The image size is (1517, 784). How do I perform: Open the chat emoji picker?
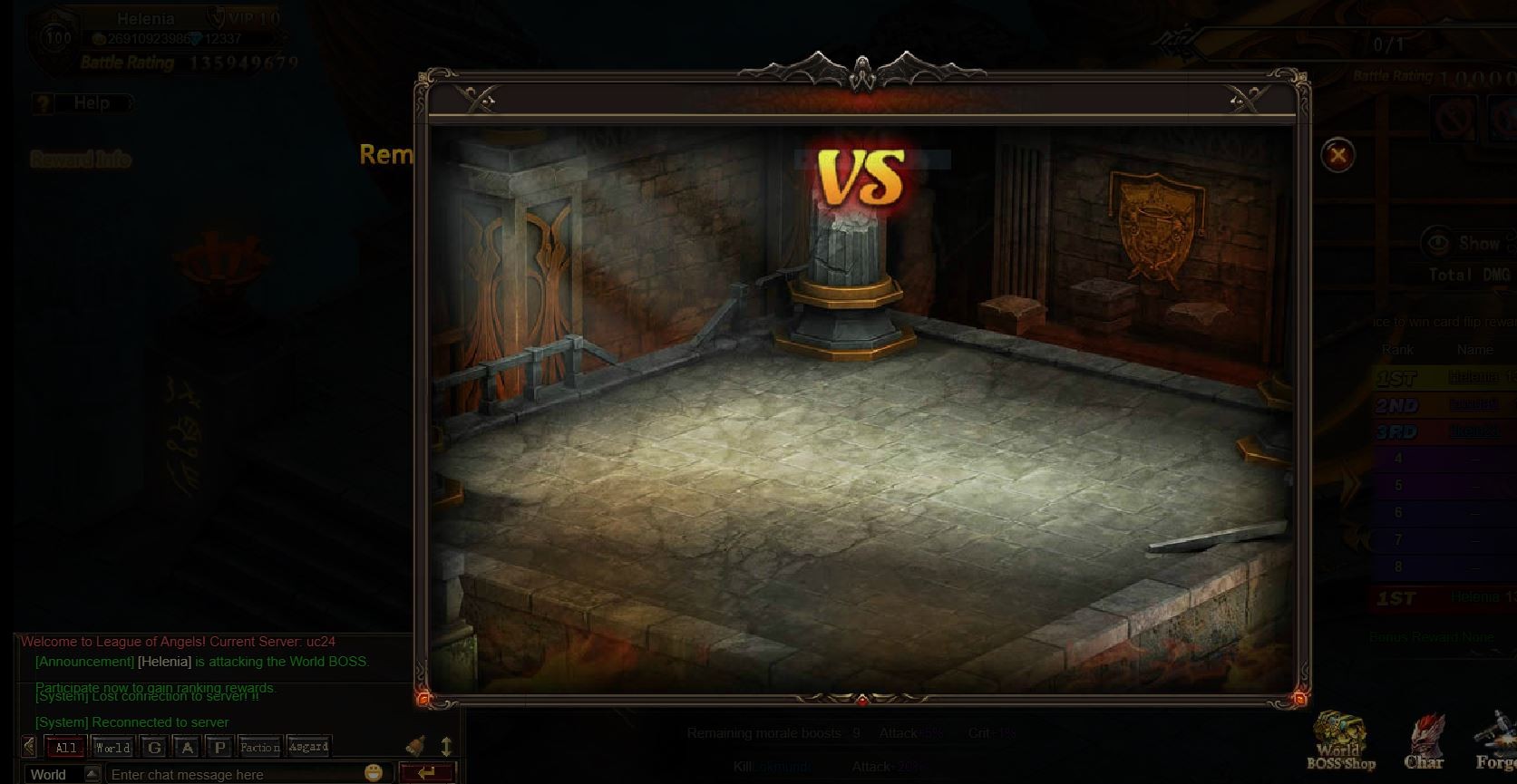tap(374, 773)
